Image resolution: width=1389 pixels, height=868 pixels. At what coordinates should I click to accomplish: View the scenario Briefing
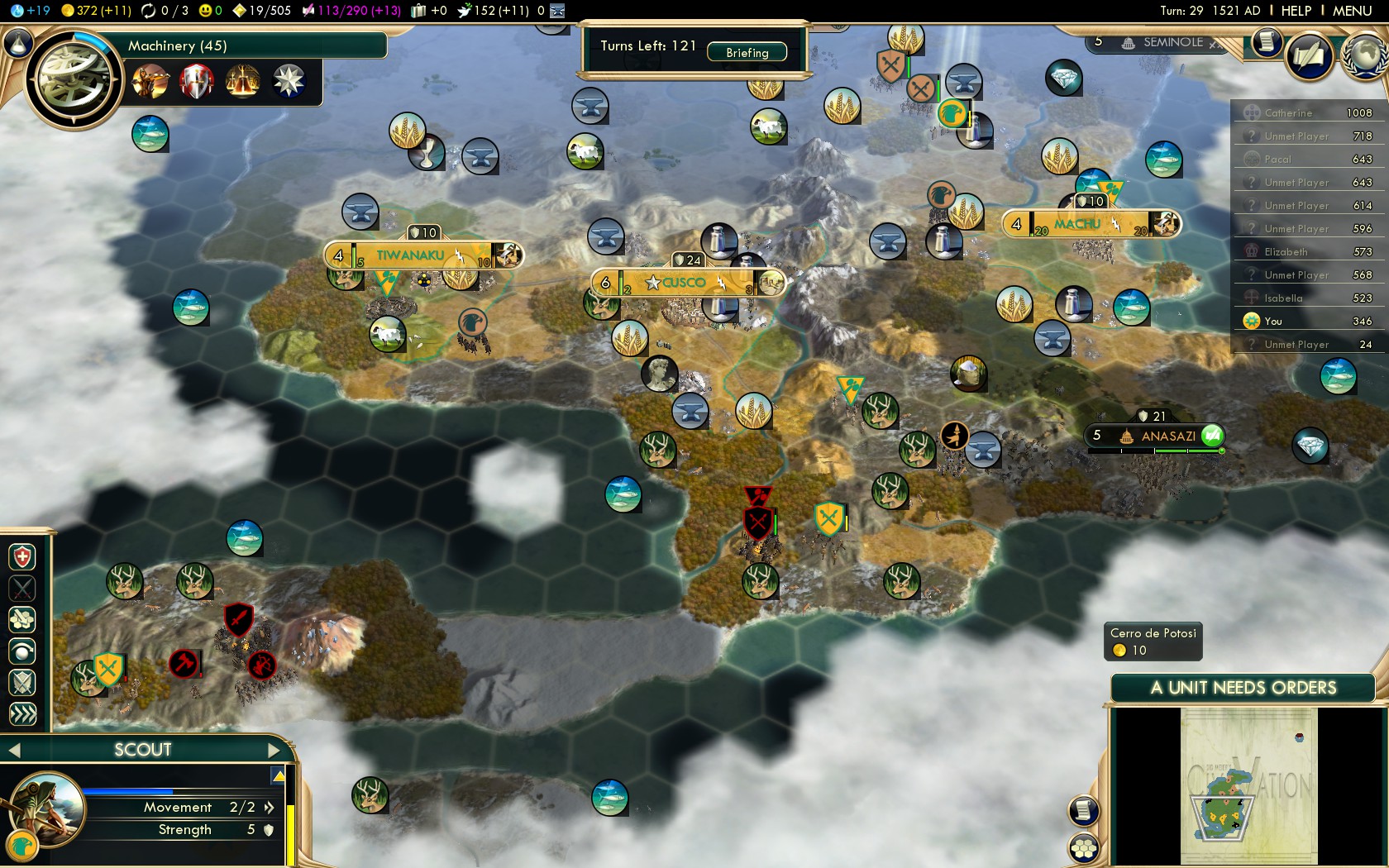pos(747,52)
